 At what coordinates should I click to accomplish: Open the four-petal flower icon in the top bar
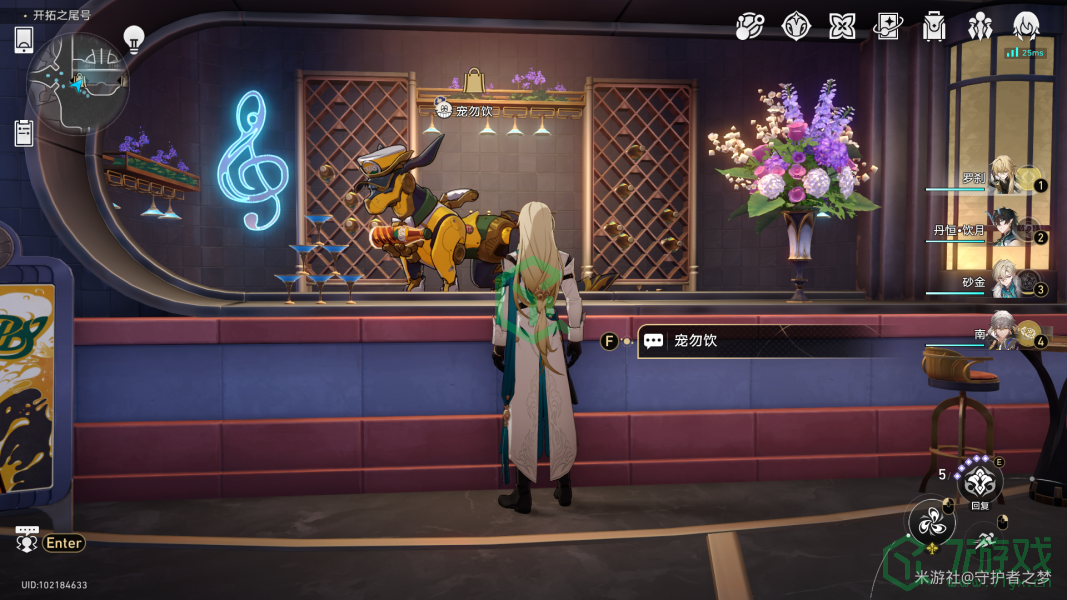(842, 27)
